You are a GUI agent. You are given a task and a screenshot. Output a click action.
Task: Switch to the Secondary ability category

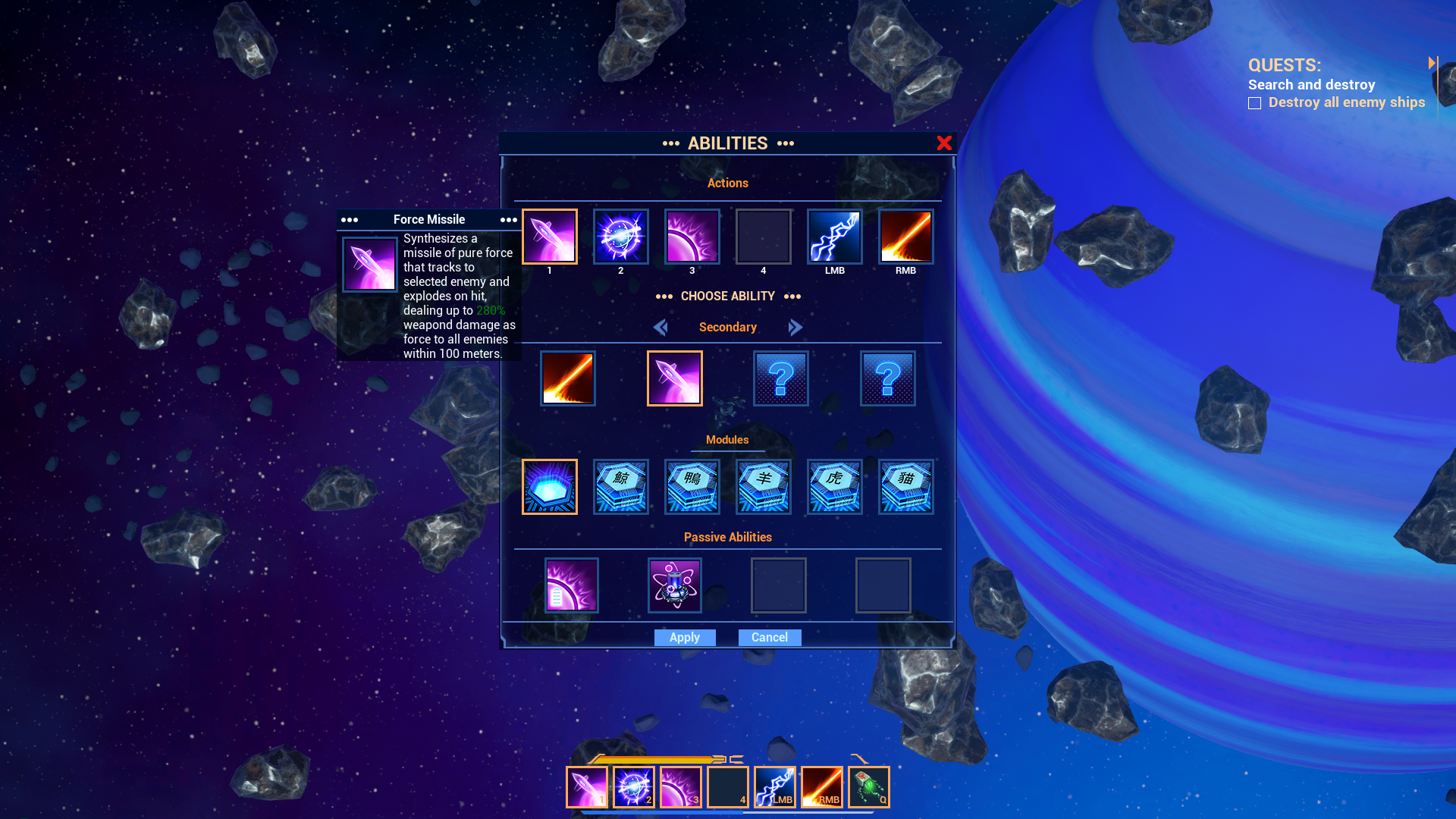(727, 327)
